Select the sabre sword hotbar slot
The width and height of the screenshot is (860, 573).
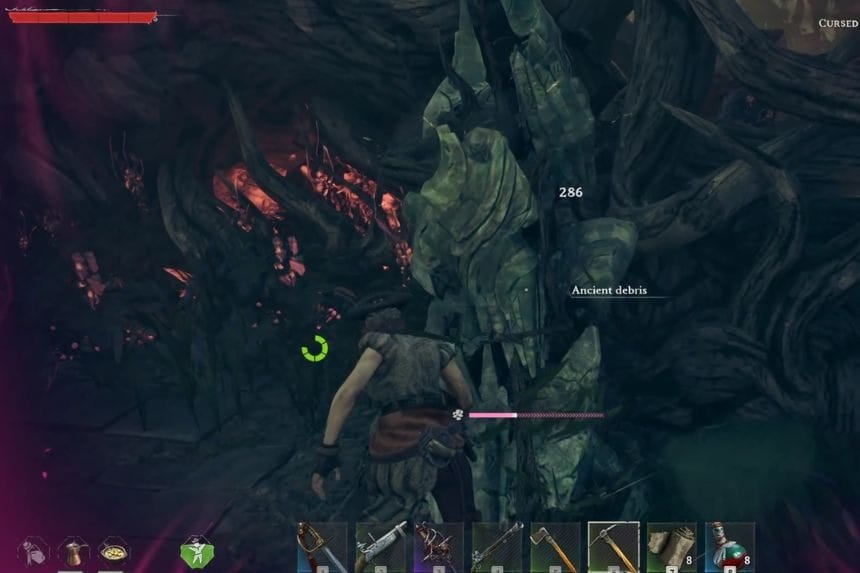click(x=322, y=546)
